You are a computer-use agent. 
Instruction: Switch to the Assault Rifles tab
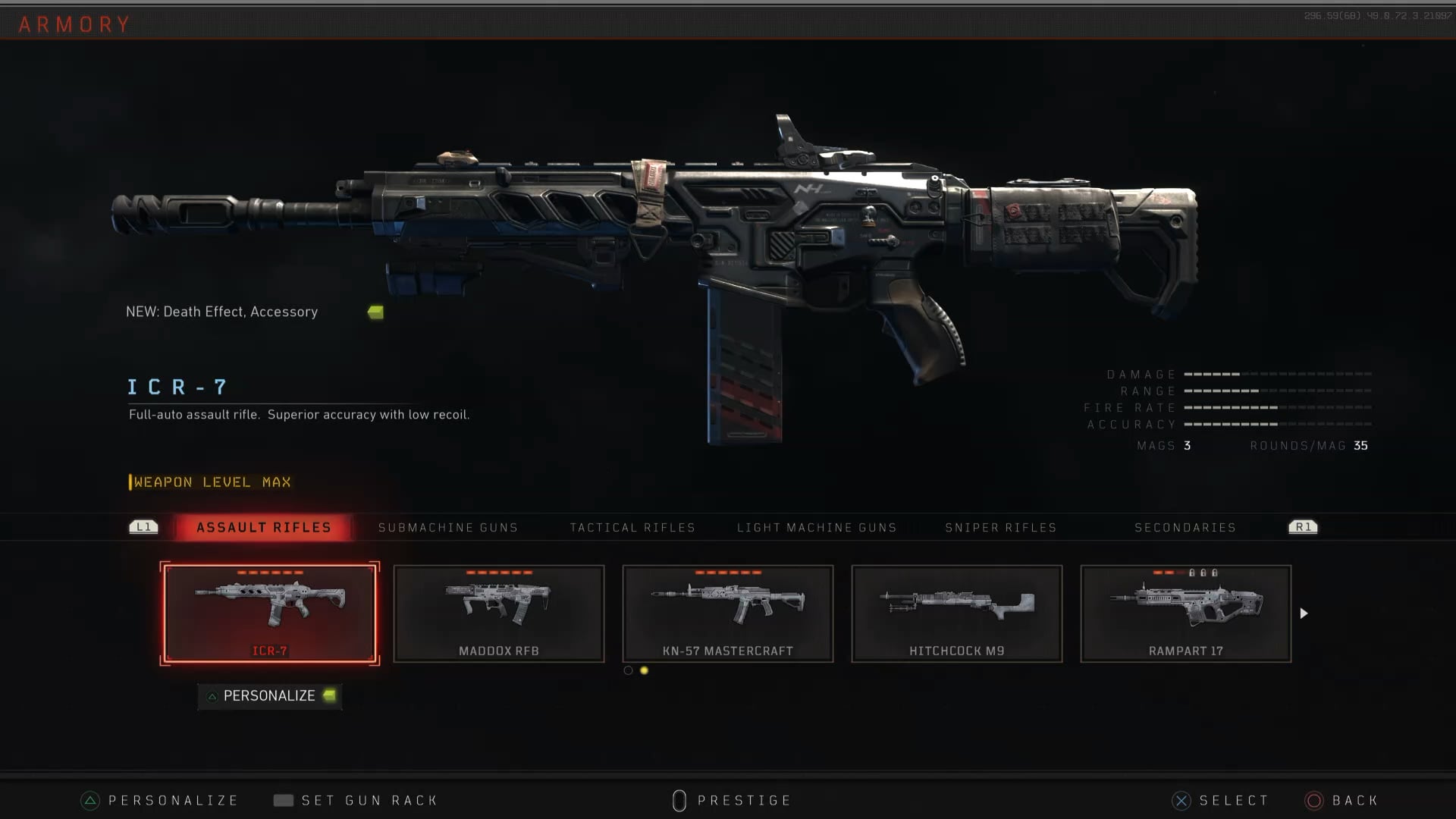coord(263,527)
